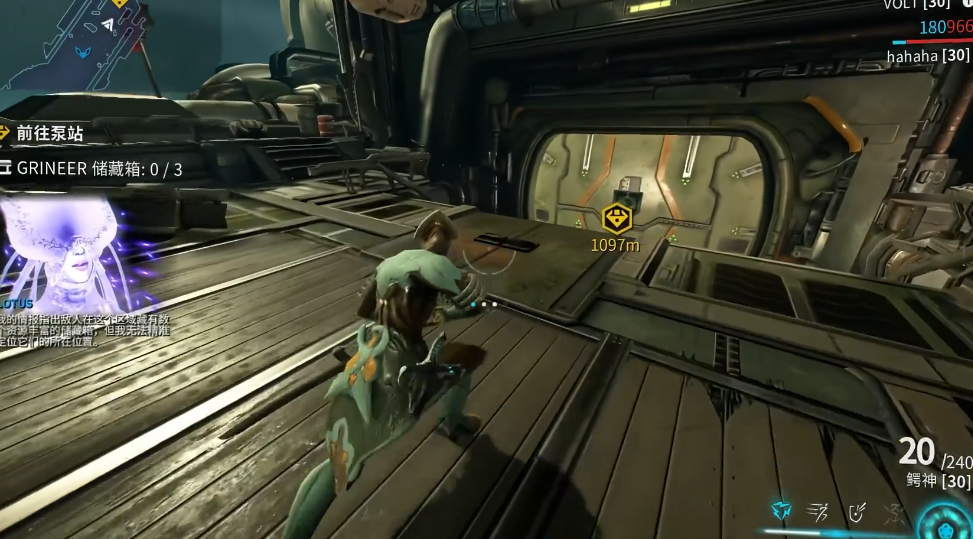Select the GRINEER 储藏箱 cache objective
This screenshot has height=539, width=973.
click(x=99, y=168)
